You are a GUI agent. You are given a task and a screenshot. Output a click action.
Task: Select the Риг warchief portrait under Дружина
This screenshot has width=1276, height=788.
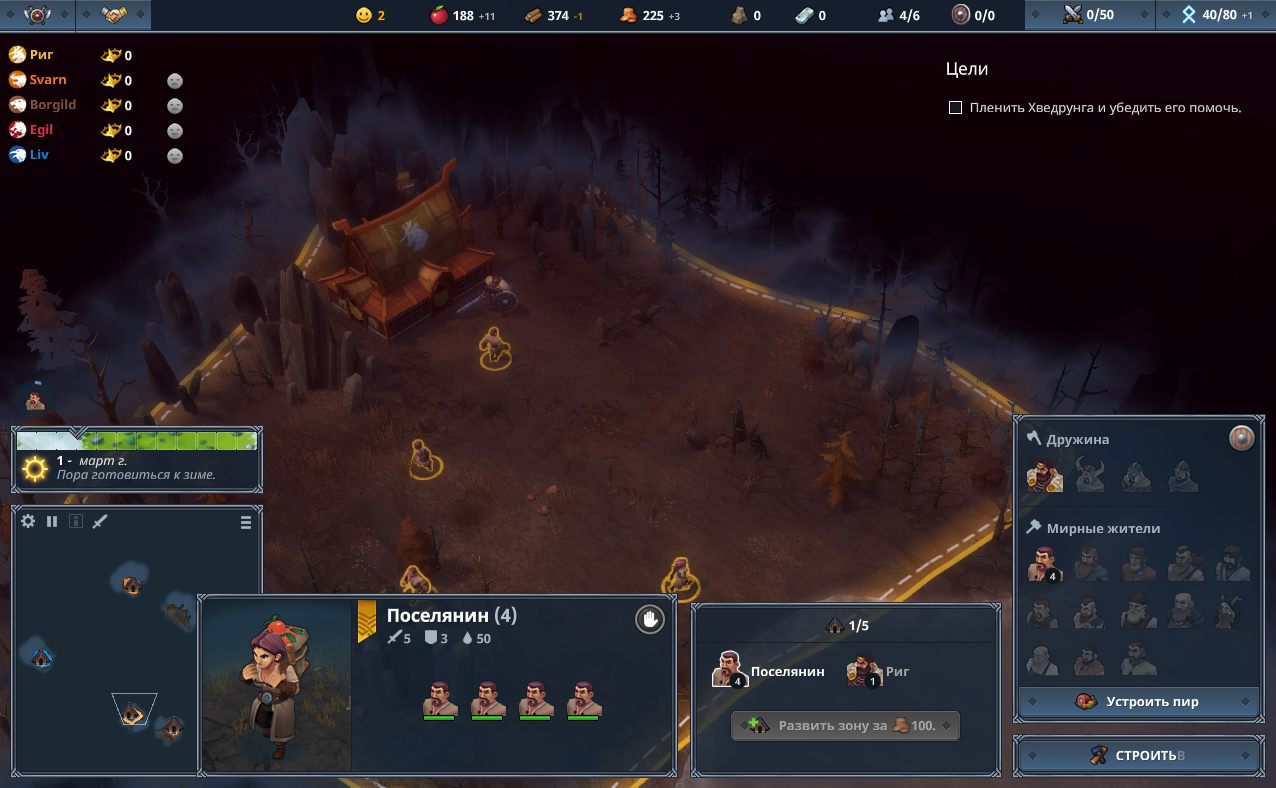coord(1044,476)
